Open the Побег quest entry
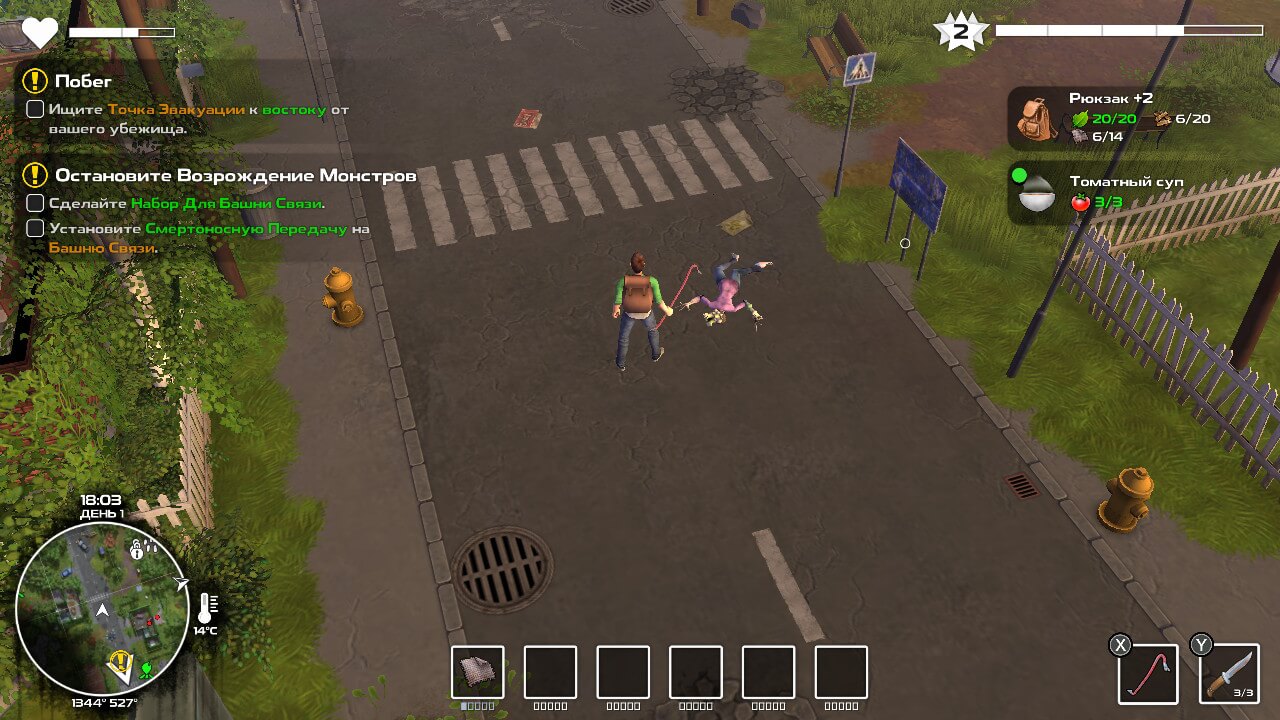1280x720 pixels. (84, 81)
